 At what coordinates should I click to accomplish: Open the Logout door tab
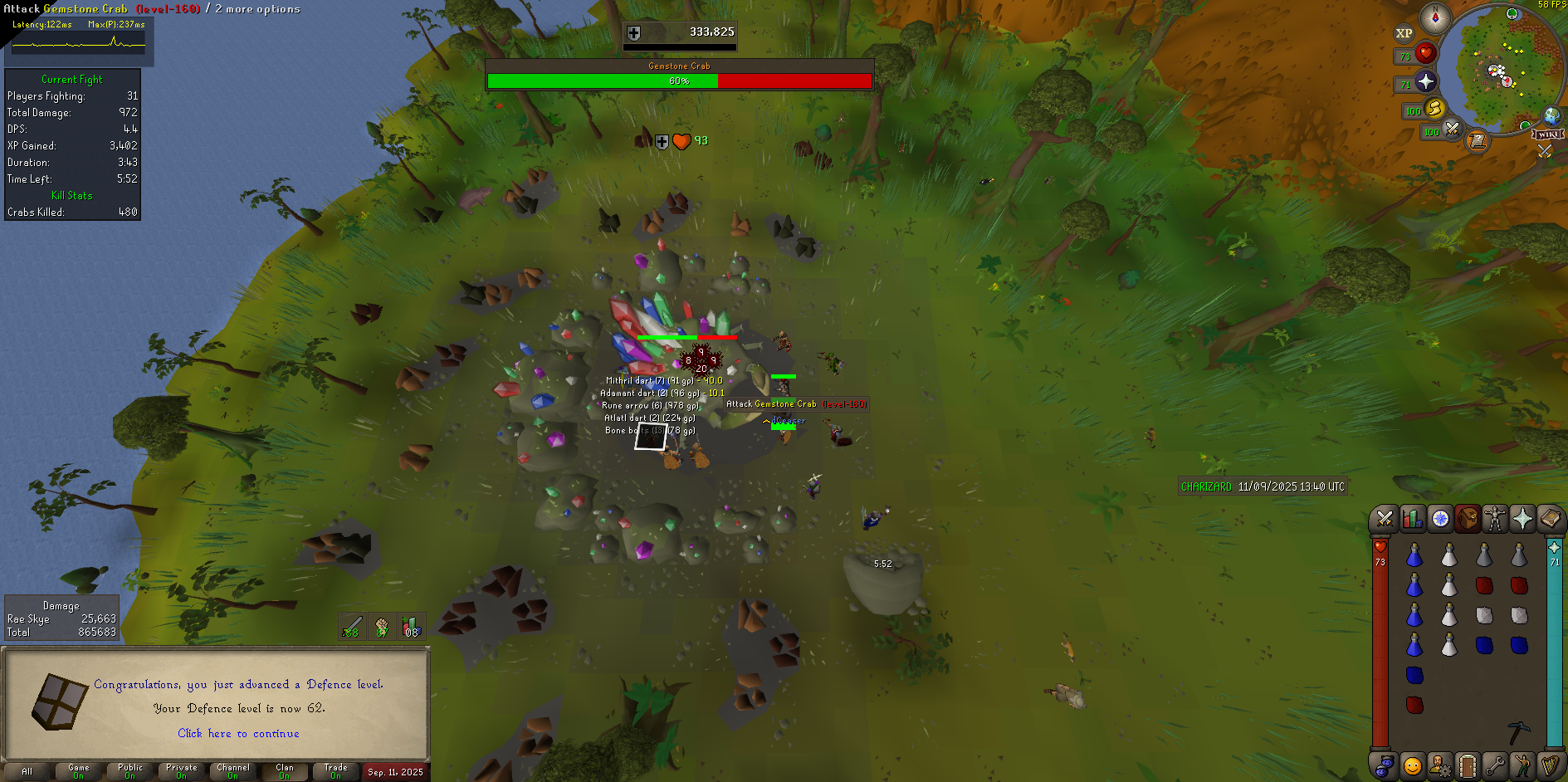(x=1467, y=765)
